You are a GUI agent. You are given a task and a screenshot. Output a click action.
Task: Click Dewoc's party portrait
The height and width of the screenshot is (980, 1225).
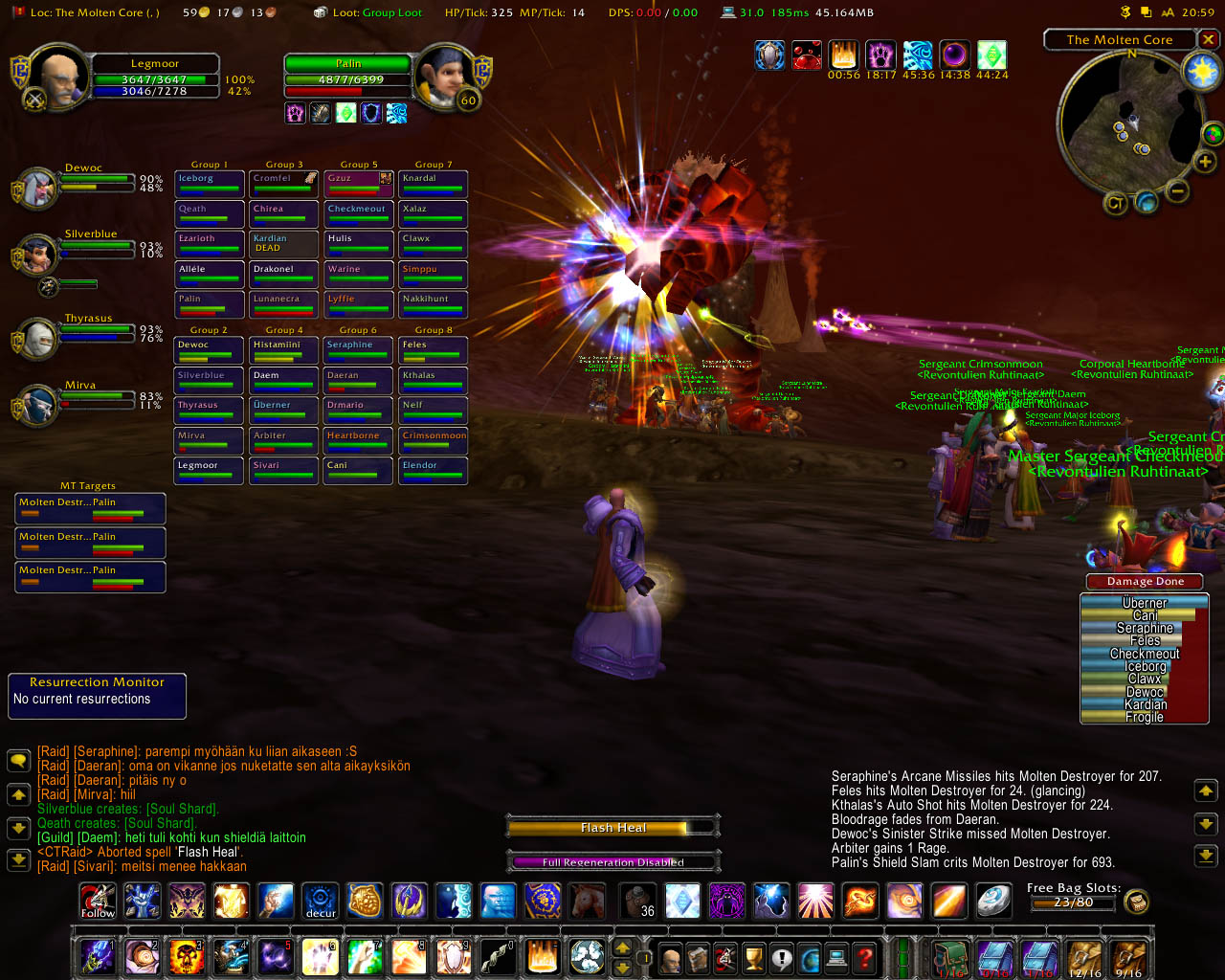pos(37,189)
